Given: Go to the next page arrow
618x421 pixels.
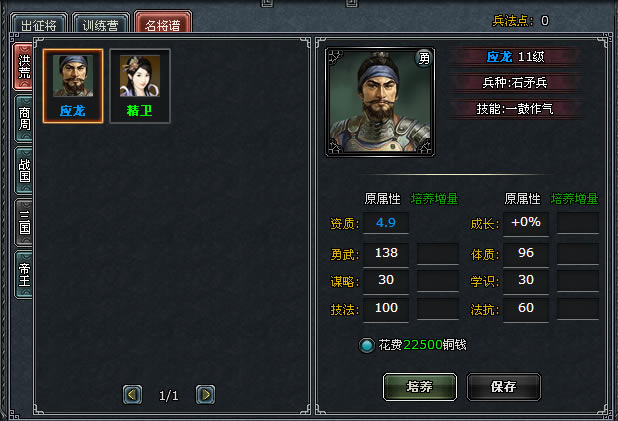Looking at the screenshot, I should (205, 395).
